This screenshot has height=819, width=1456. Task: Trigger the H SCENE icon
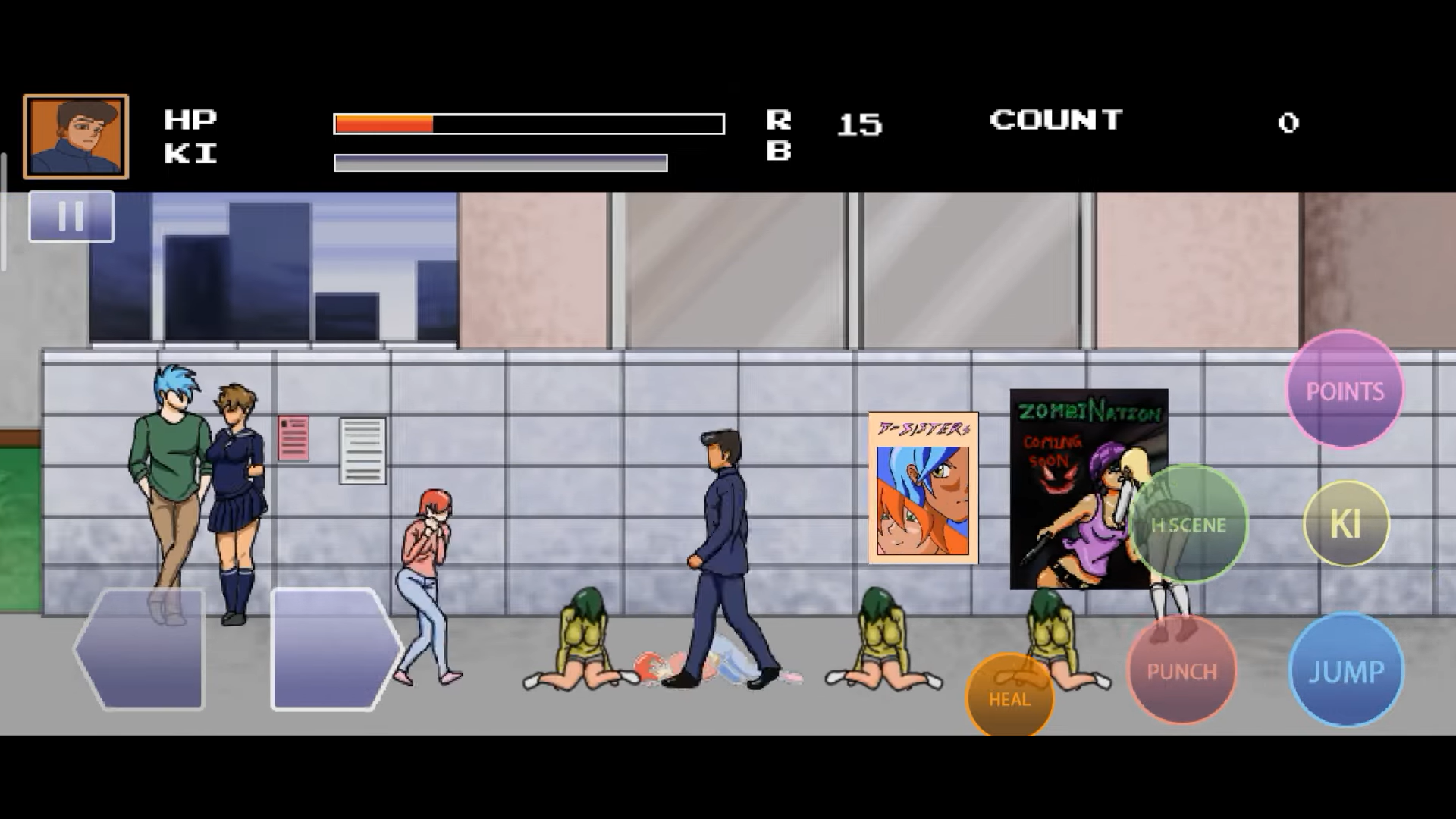point(1188,523)
